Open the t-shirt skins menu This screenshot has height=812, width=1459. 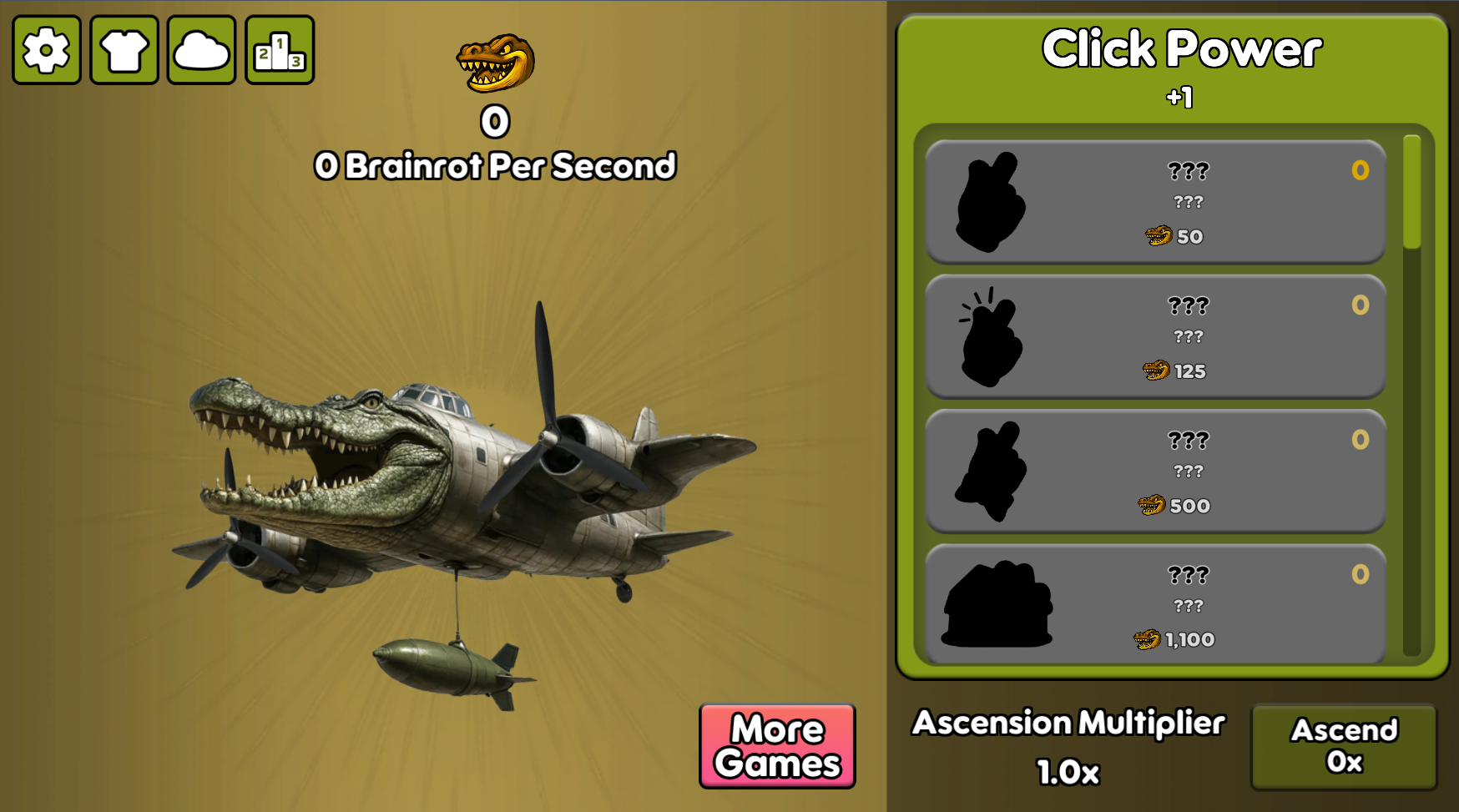coord(124,50)
